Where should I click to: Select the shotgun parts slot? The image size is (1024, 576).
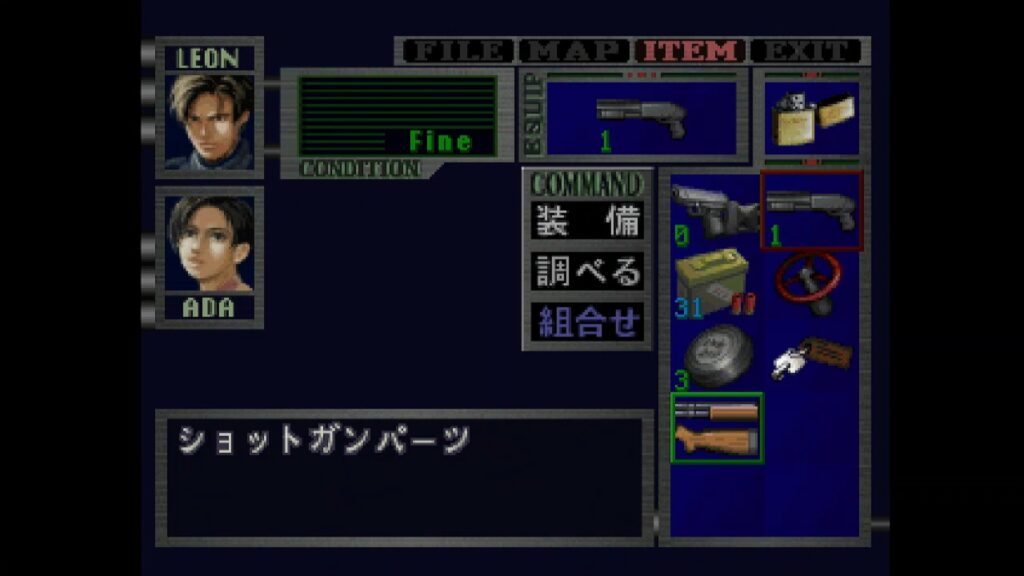click(x=716, y=428)
